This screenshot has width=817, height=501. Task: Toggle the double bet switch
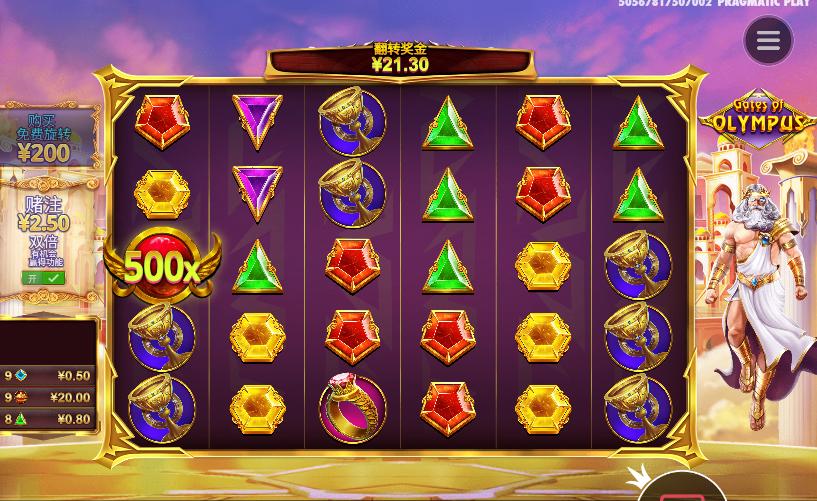[x=43, y=278]
